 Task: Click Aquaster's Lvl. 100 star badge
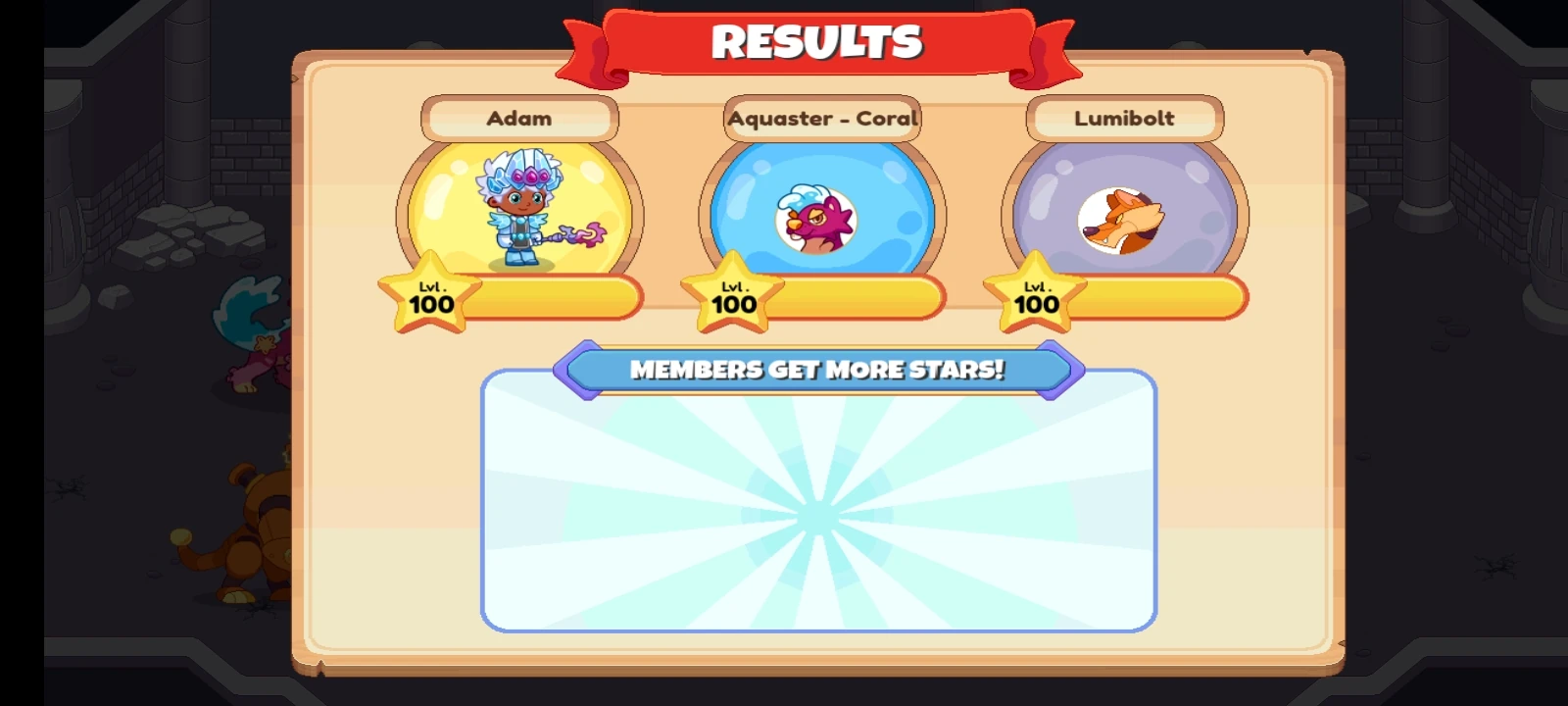coord(733,296)
